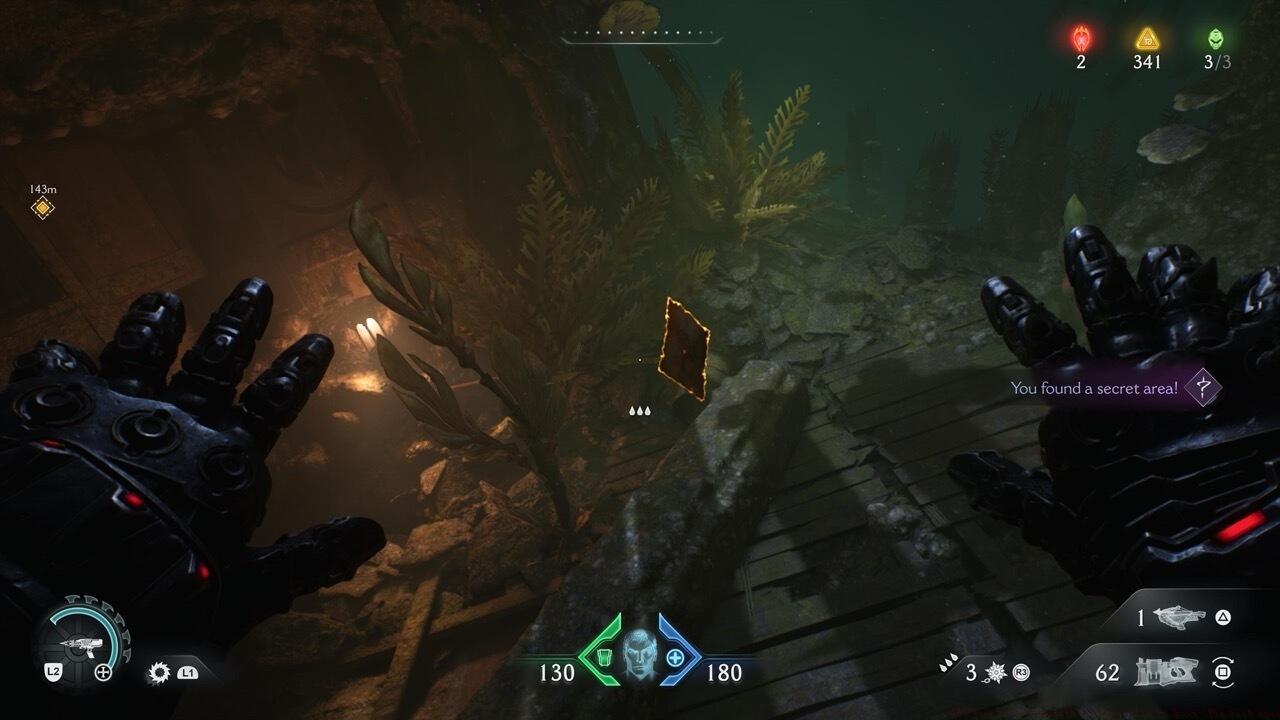Click the crosshair icon under the weapon wheel

point(103,671)
